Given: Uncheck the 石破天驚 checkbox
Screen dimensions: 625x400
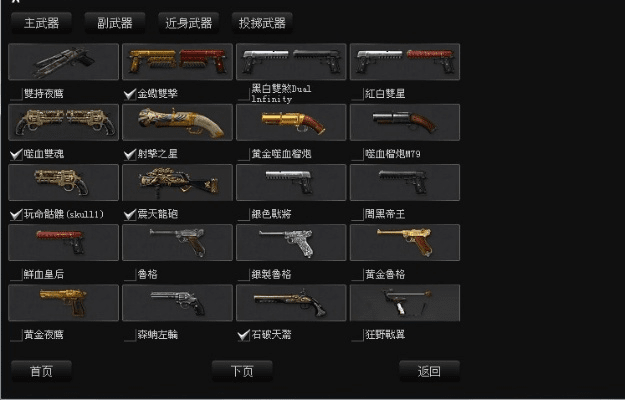Looking at the screenshot, I should pyautogui.click(x=243, y=335).
